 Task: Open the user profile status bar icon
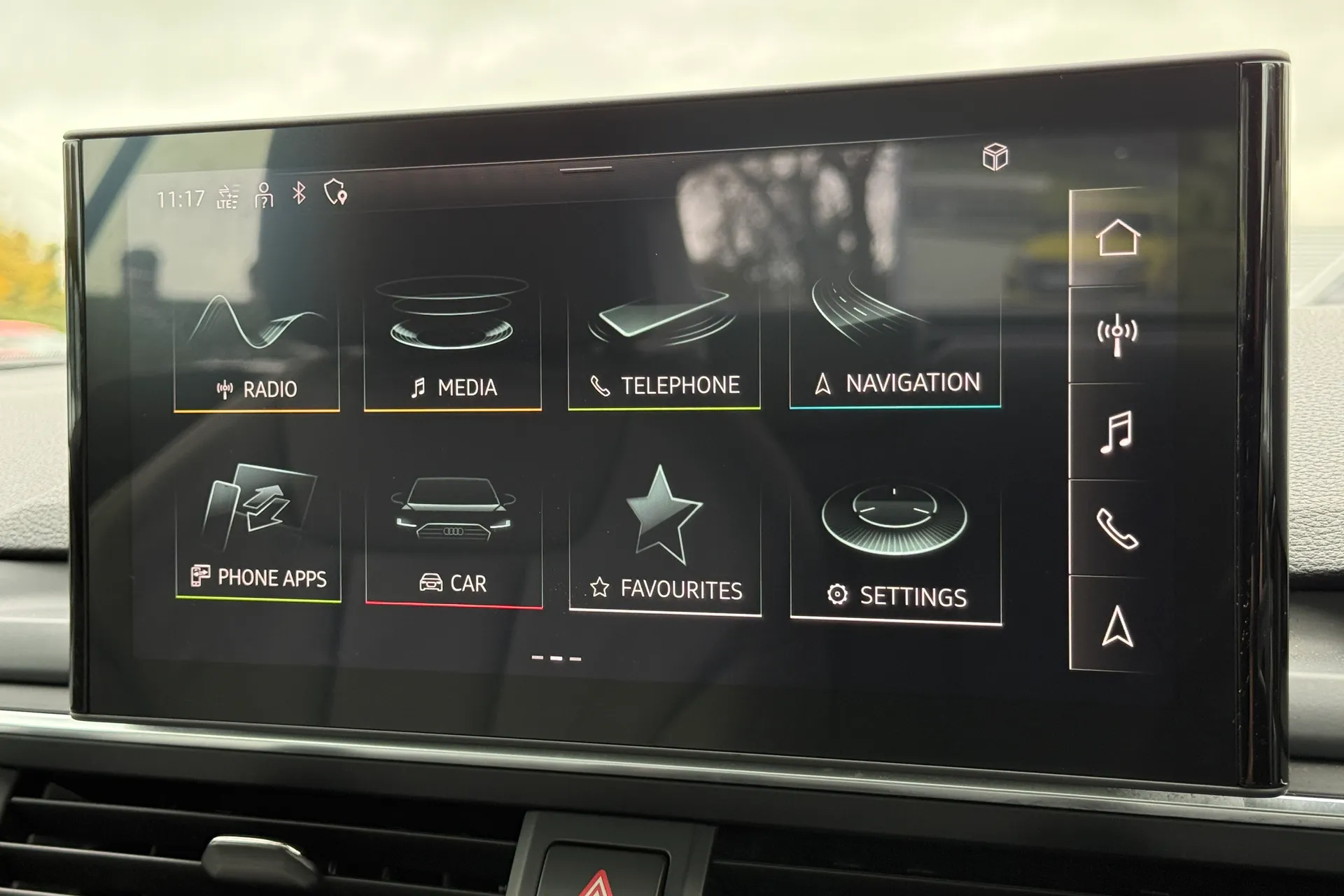tap(262, 197)
